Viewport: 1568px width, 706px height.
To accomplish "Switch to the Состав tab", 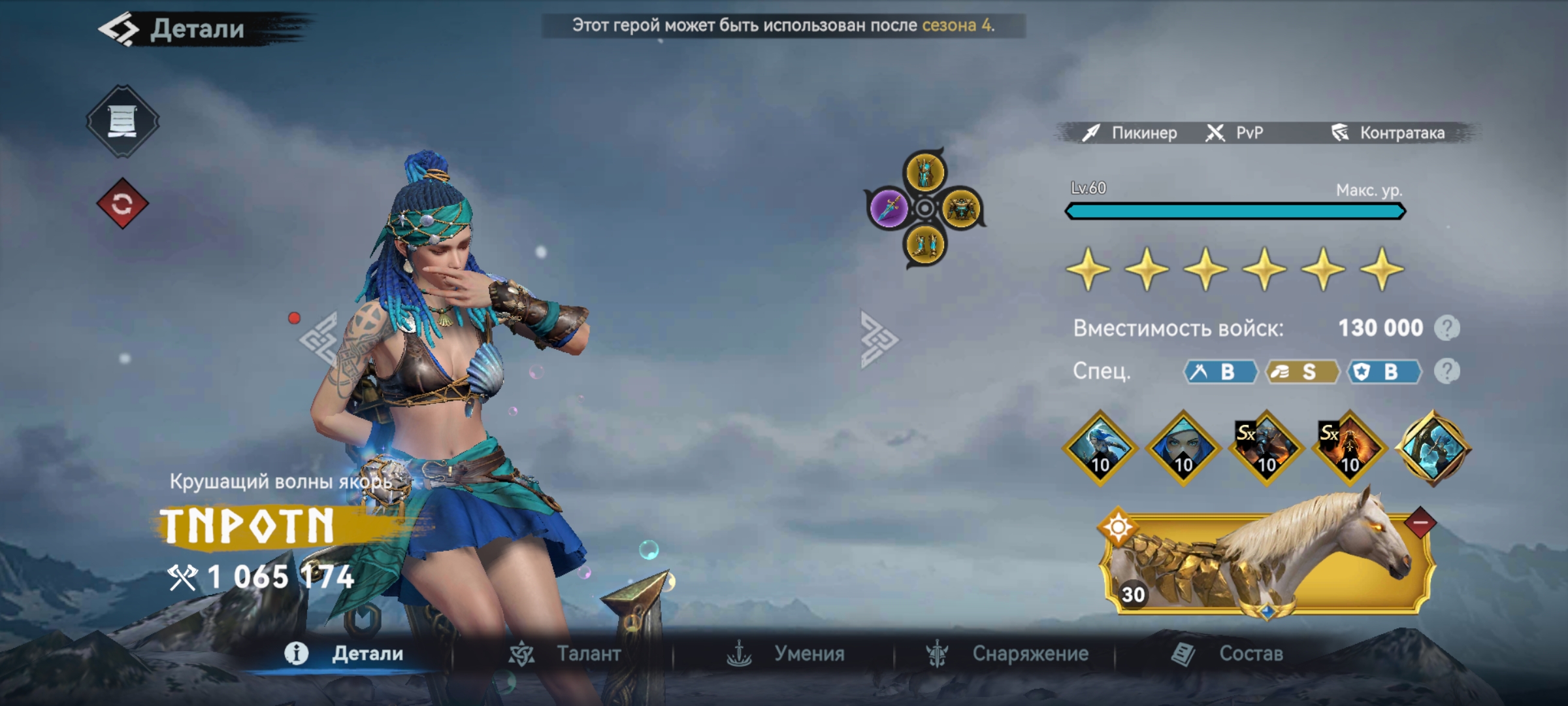I will (1228, 654).
